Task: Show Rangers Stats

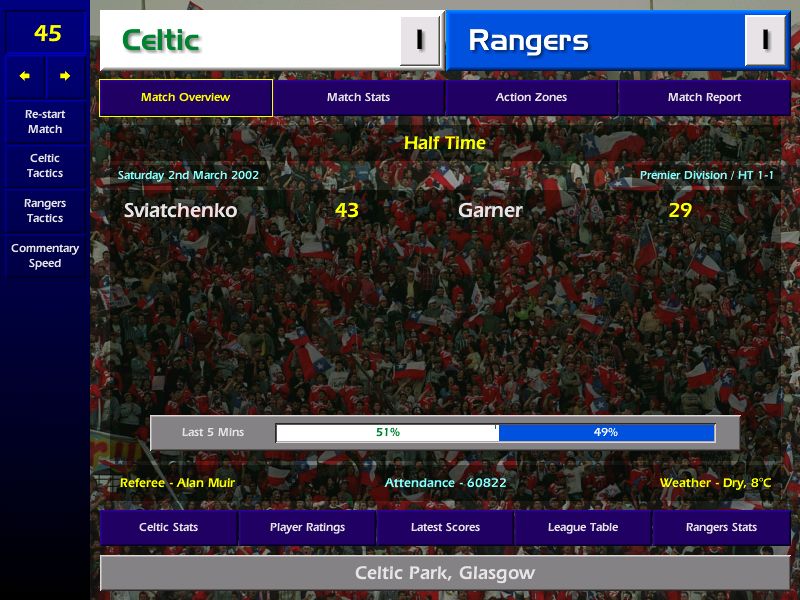Action: point(721,527)
